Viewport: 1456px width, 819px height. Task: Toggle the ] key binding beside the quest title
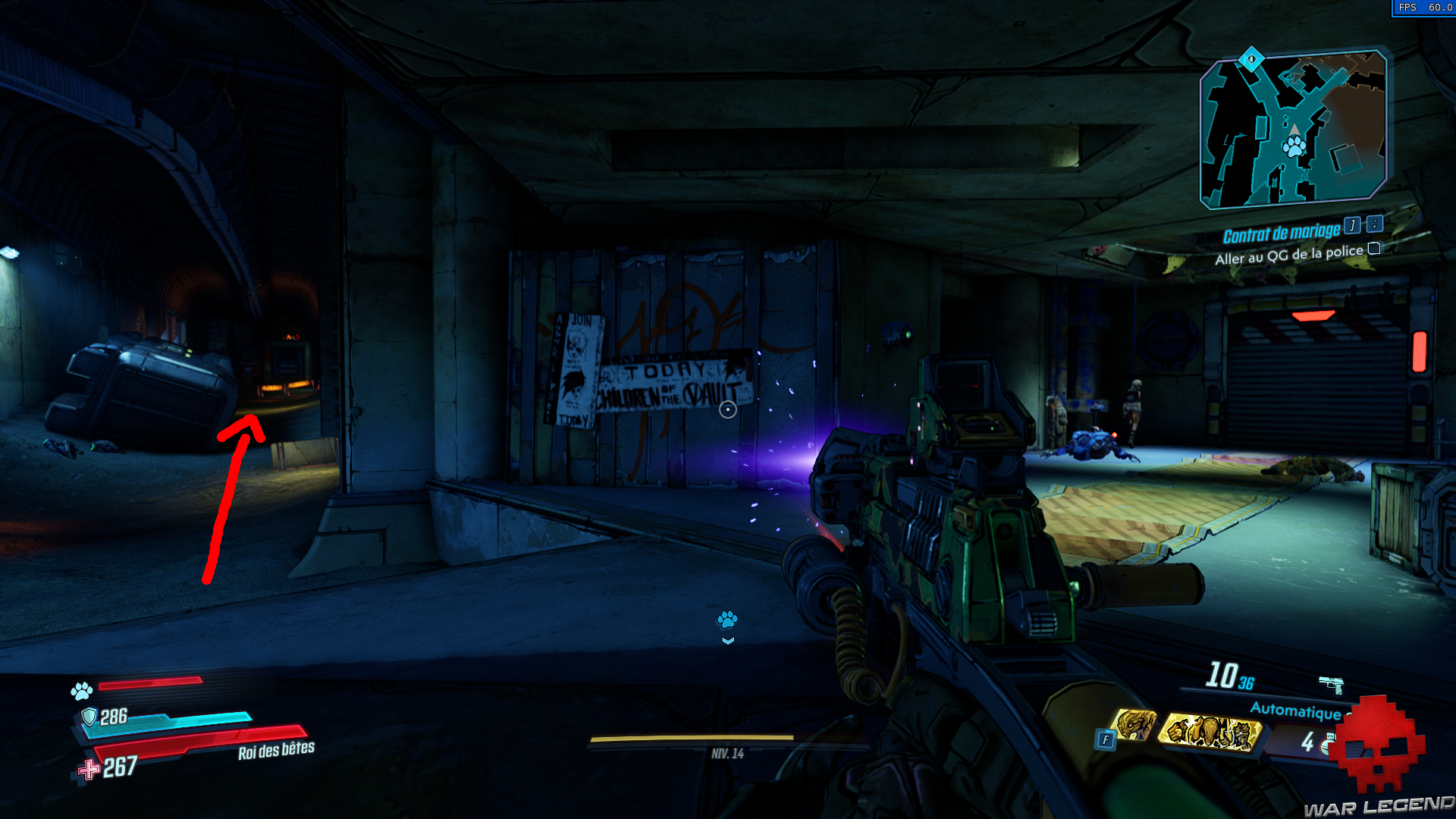pyautogui.click(x=1352, y=226)
